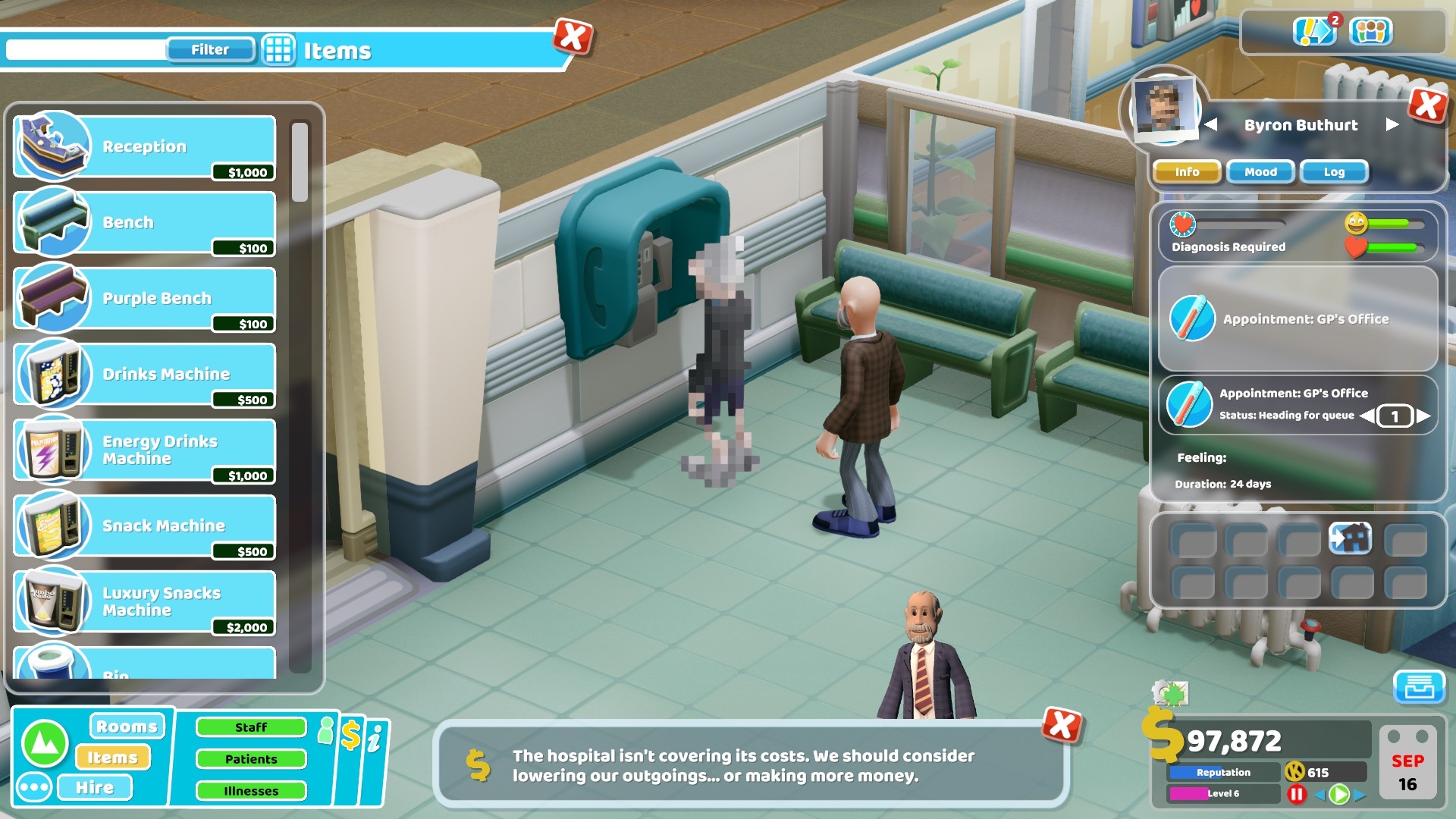Close the Items panel
Viewport: 1456px width, 819px height.
[573, 36]
